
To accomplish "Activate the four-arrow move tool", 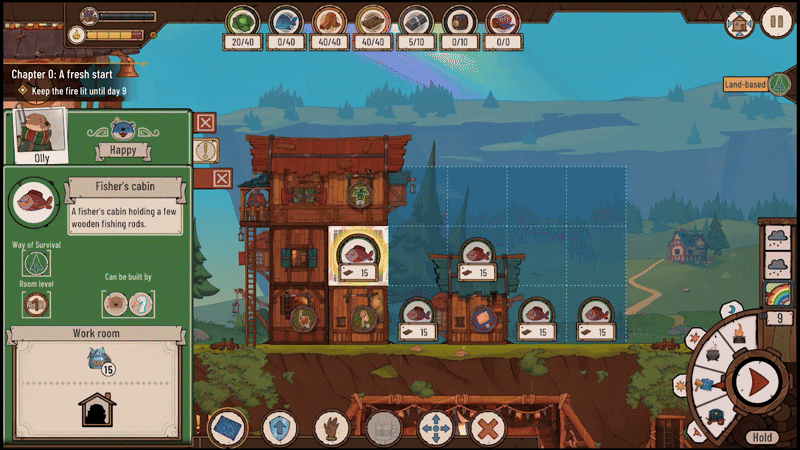I will point(435,430).
